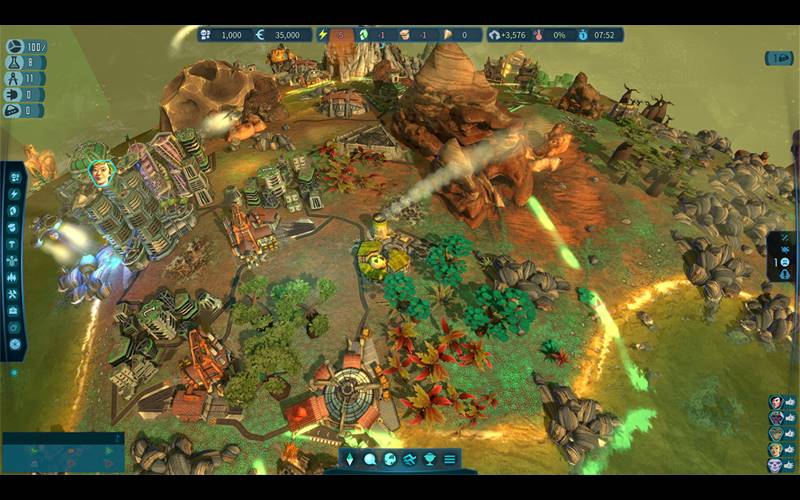The image size is (800, 500).
Task: Open the handshake diplomacy panel
Action: (x=410, y=459)
